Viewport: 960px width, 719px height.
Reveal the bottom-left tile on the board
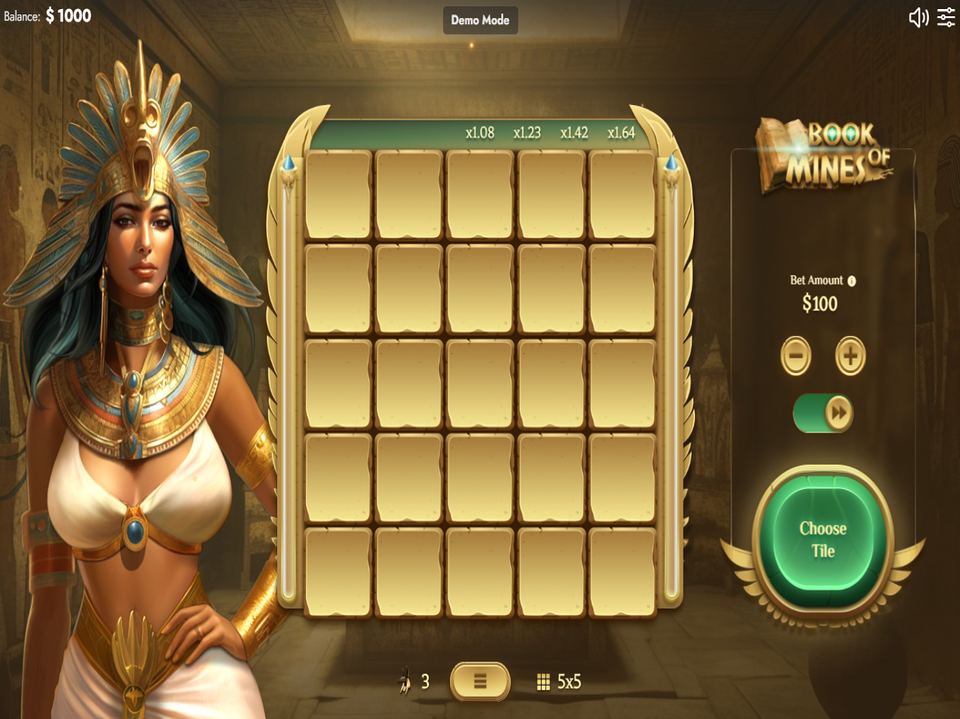tap(338, 572)
